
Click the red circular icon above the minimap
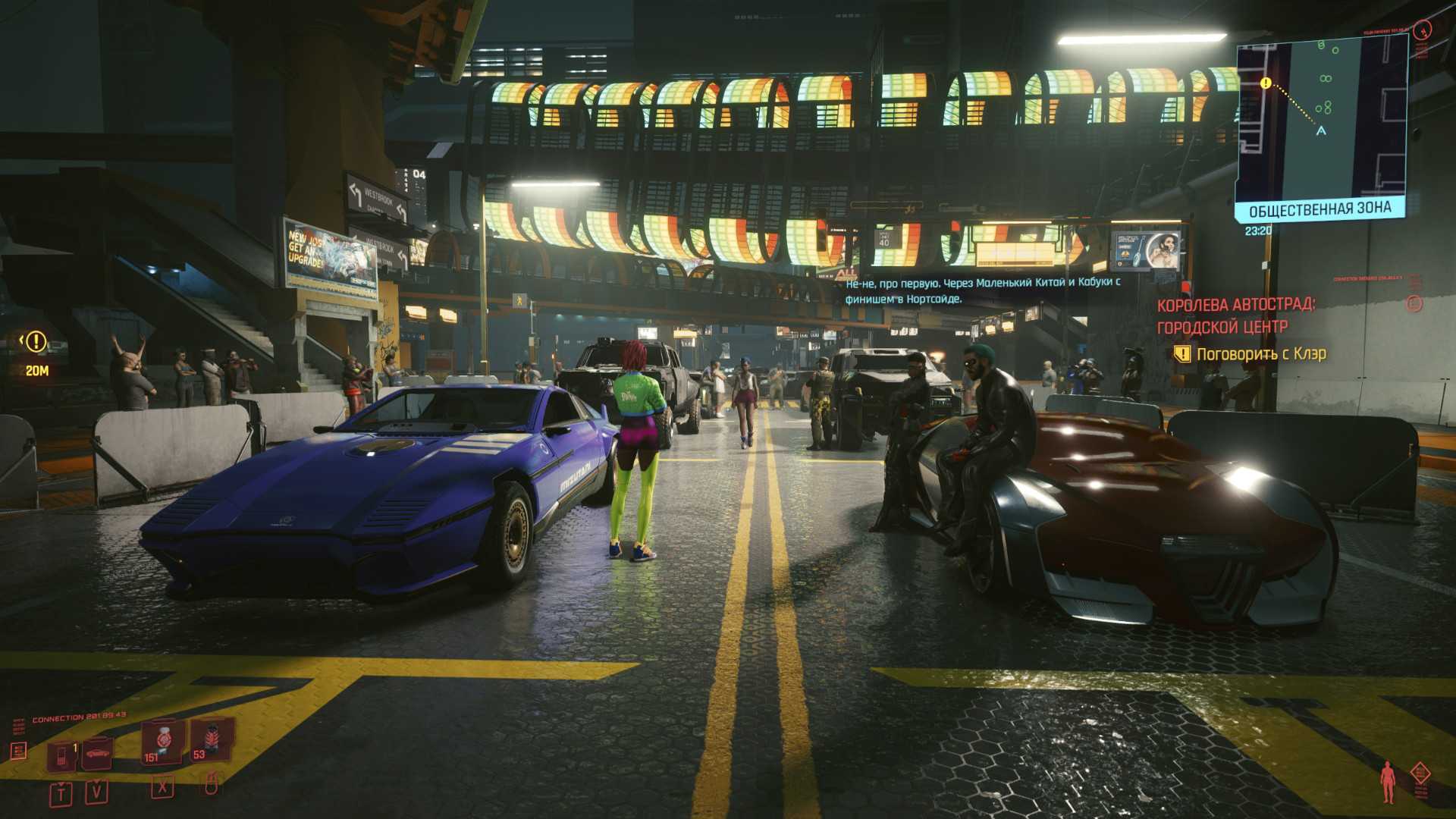(x=1423, y=29)
